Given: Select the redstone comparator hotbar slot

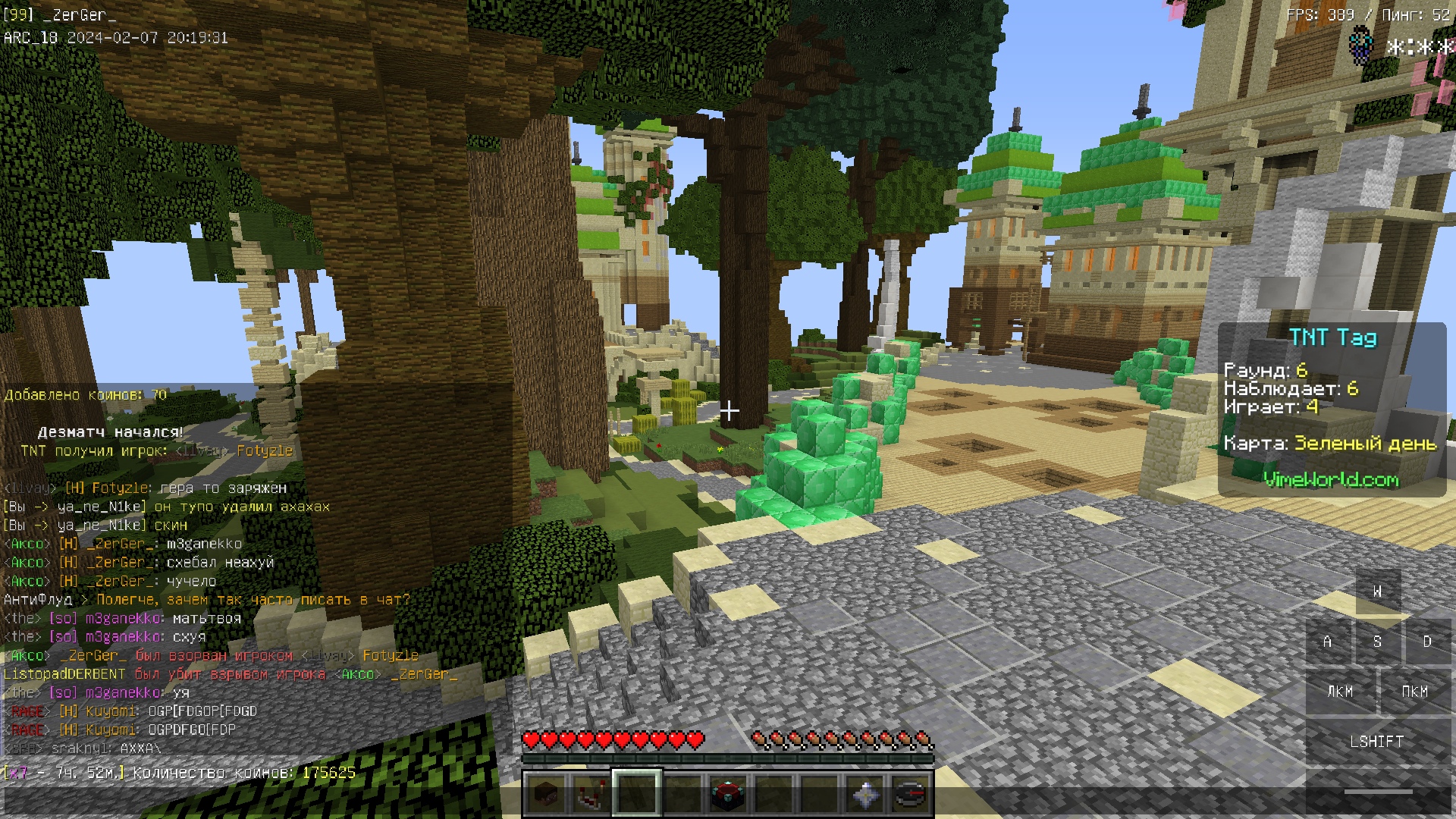Looking at the screenshot, I should click(591, 794).
